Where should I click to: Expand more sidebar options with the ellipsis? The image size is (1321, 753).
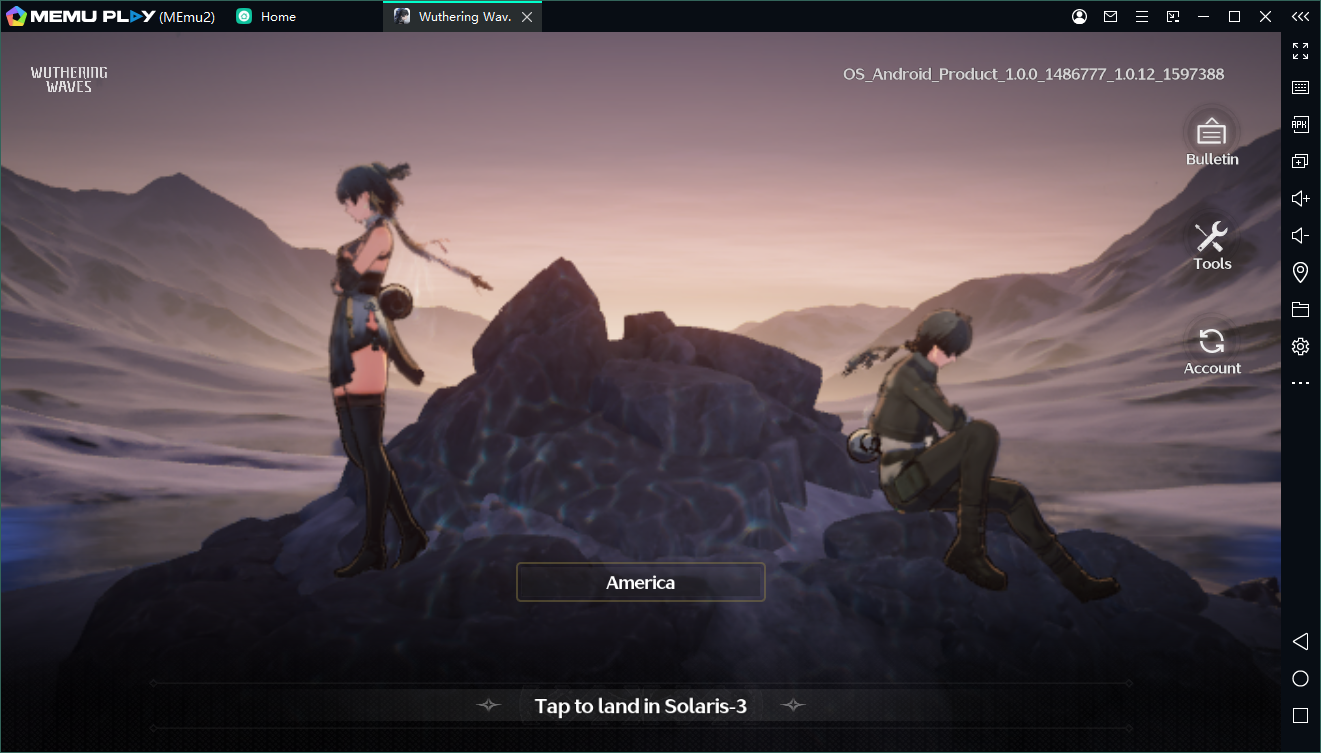pyautogui.click(x=1300, y=382)
